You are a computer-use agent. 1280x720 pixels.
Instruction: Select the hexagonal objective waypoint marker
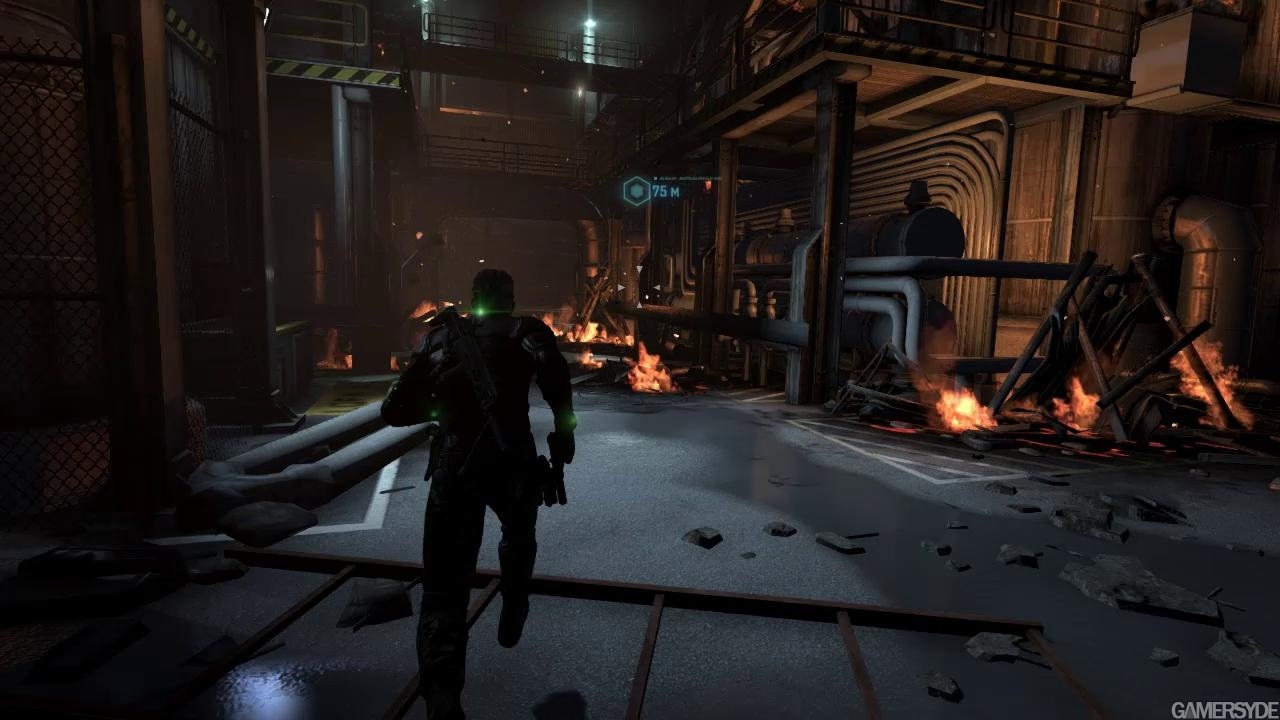tap(636, 190)
